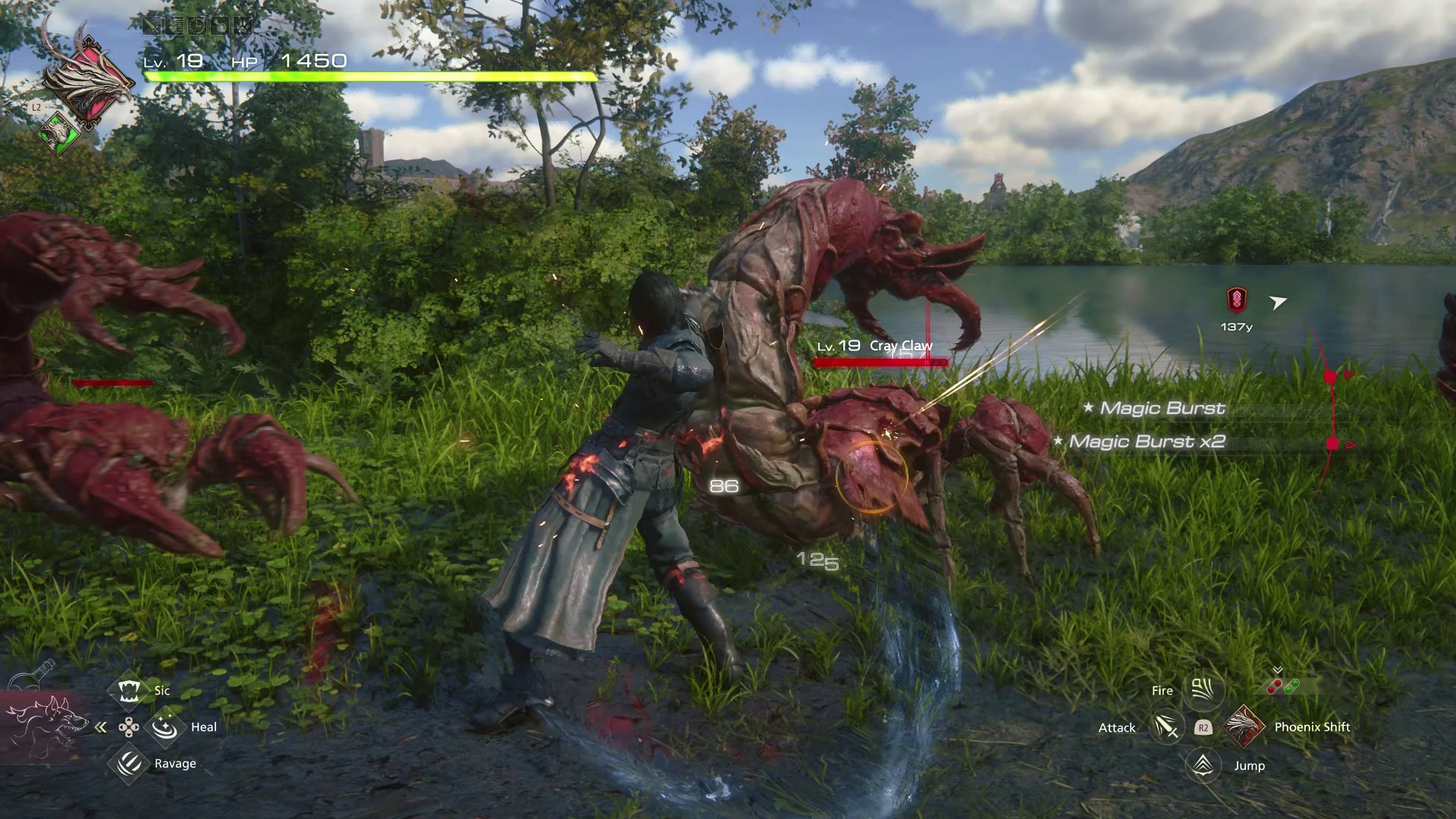1456x819 pixels.
Task: Click the first buff icon in the status row
Action: [152, 25]
